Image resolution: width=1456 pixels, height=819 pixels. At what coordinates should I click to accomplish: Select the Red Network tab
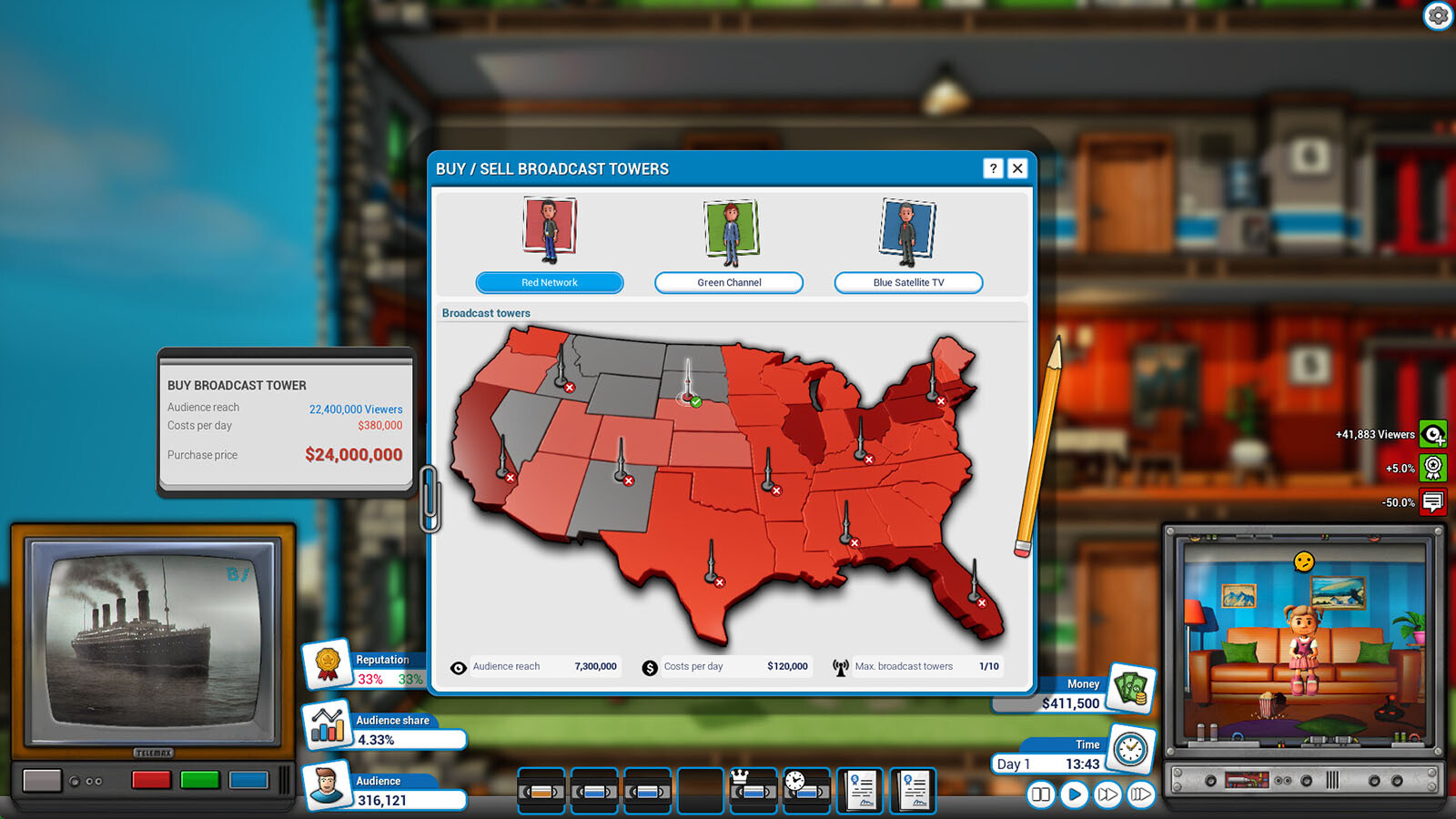[550, 283]
